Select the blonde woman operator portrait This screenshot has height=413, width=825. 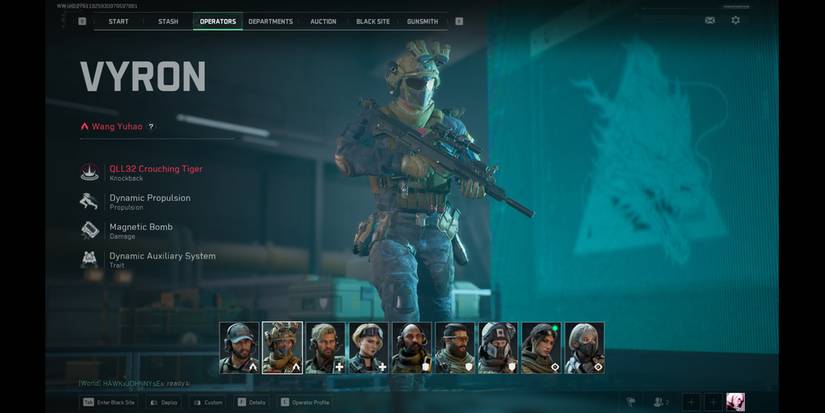coord(367,347)
